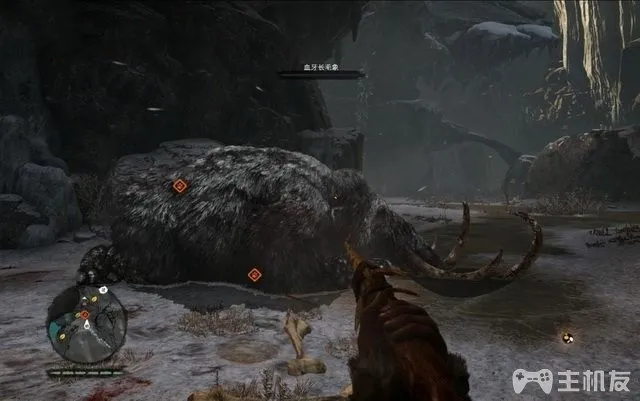Click the white marker on the minimap's rim
The image size is (640, 401).
tap(103, 290)
